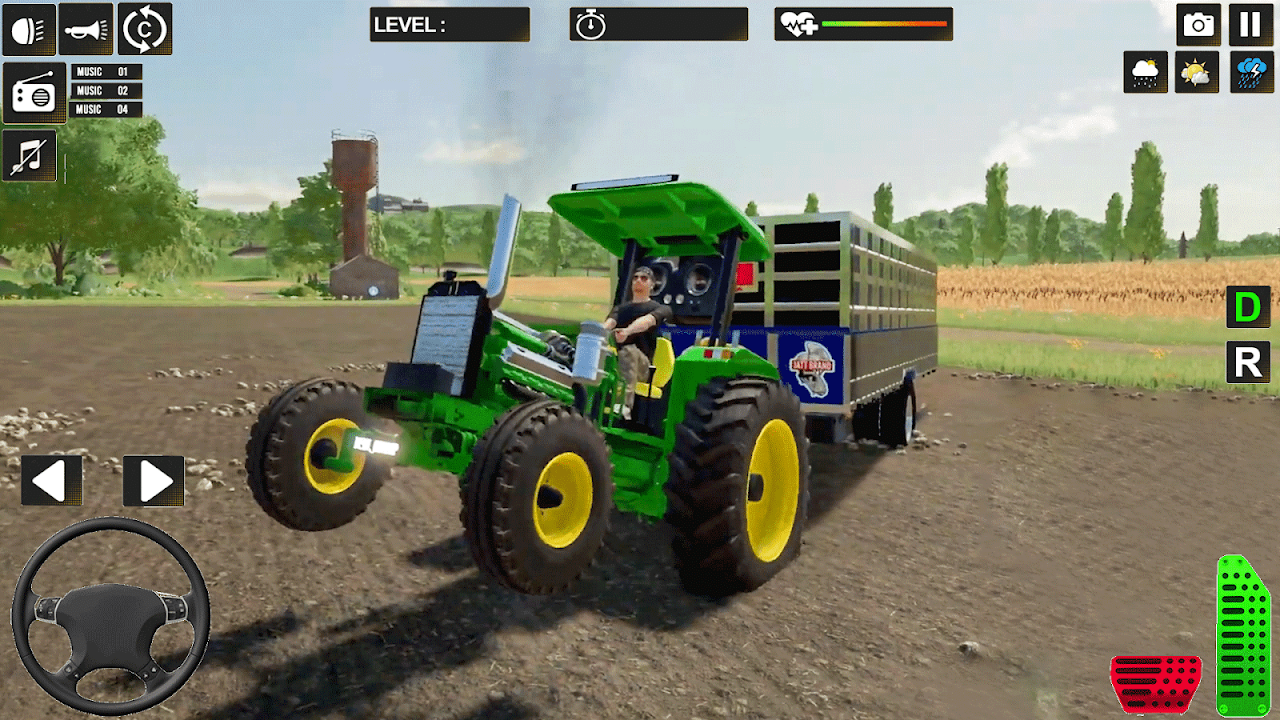Choose the Music 02 track
The height and width of the screenshot is (720, 1280).
click(105, 91)
